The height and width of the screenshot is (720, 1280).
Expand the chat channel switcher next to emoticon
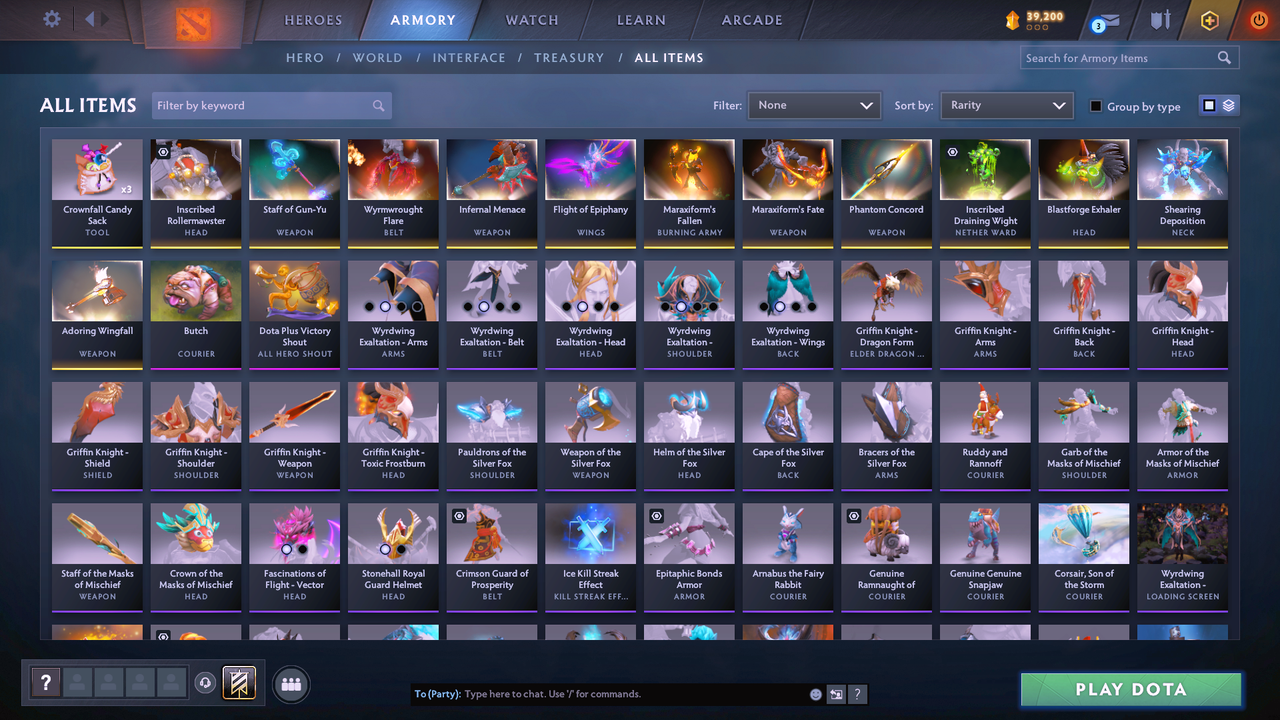click(x=836, y=693)
